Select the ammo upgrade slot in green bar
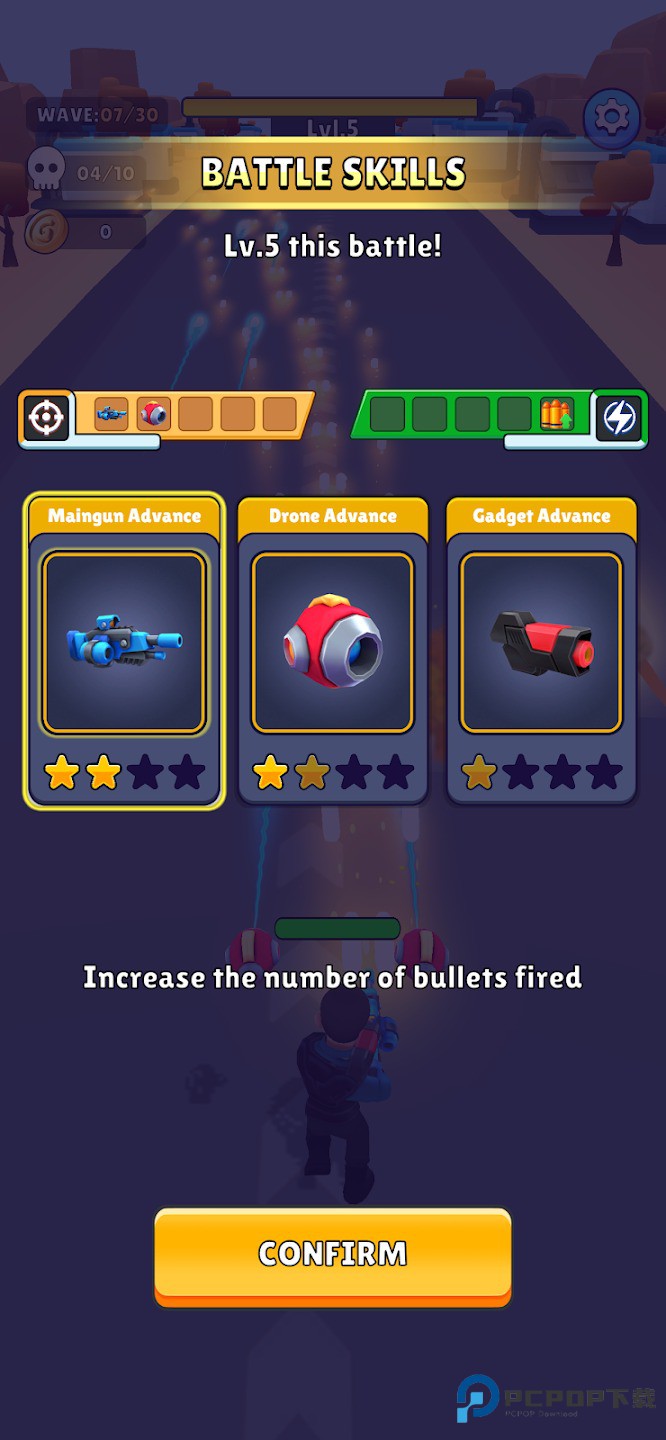Viewport: 666px width, 1440px height. coord(556,414)
